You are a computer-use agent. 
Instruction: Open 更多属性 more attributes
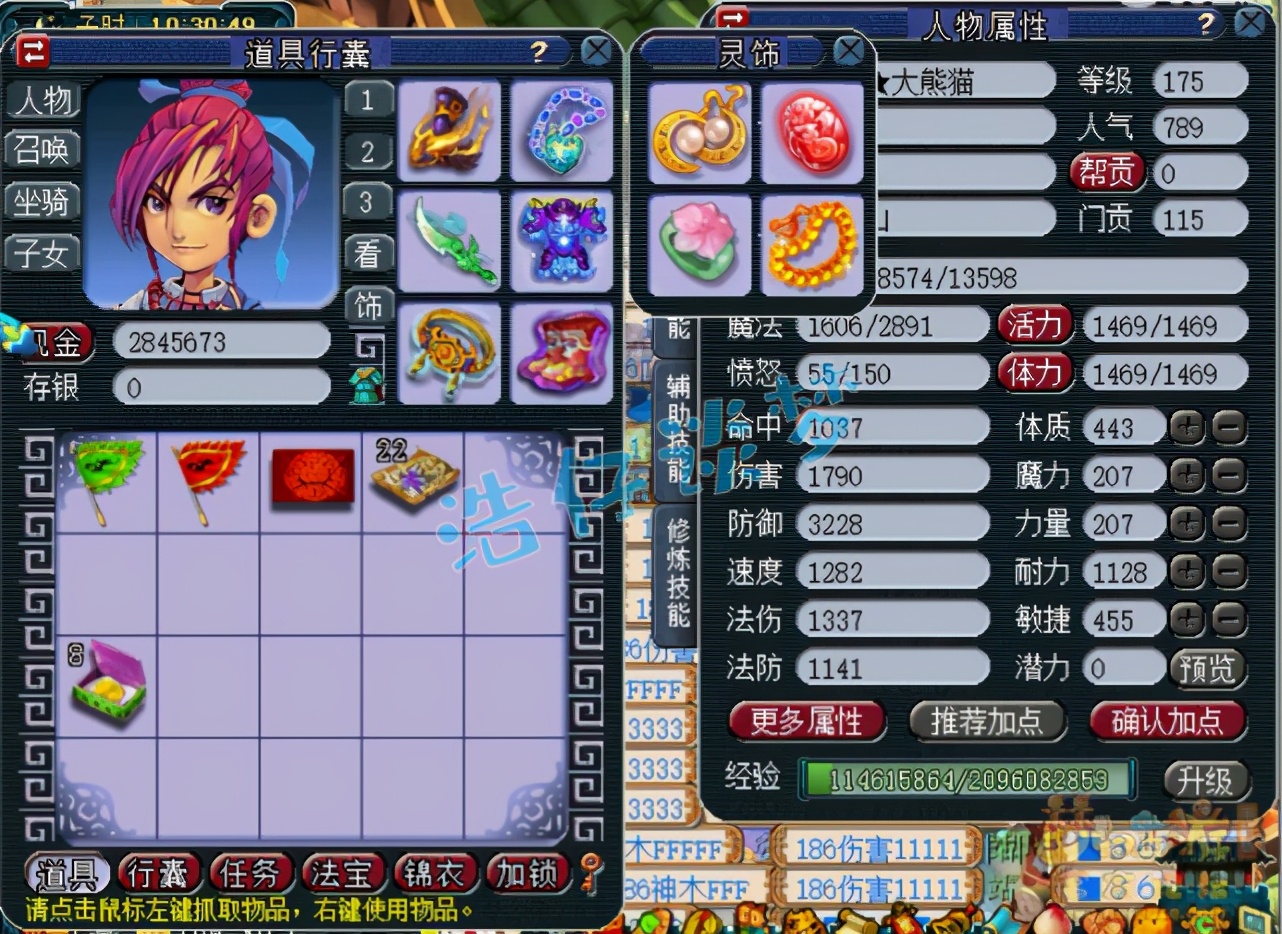pyautogui.click(x=806, y=720)
